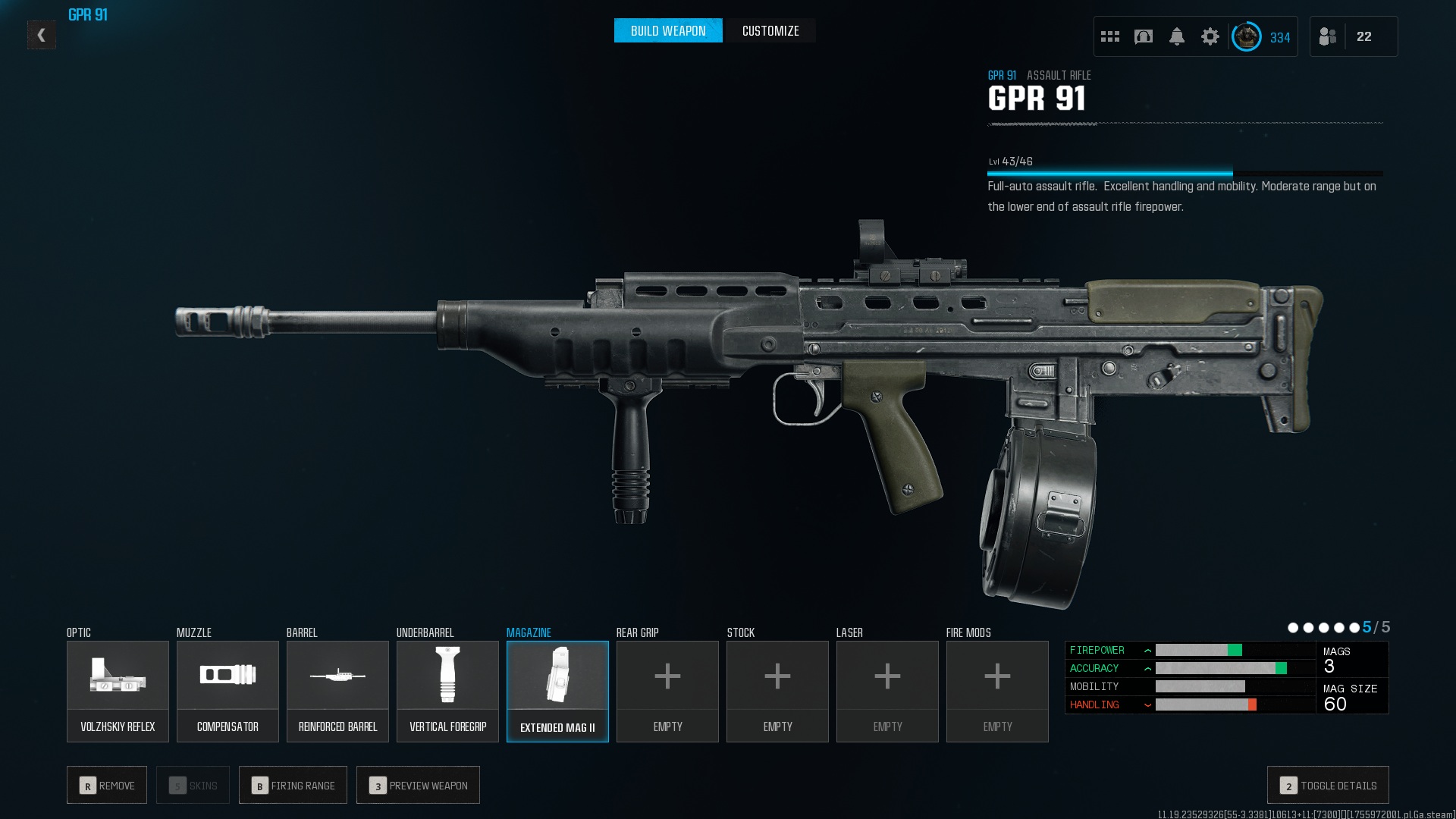Open the store icon in top bar
The width and height of the screenshot is (1456, 819).
[x=1144, y=36]
